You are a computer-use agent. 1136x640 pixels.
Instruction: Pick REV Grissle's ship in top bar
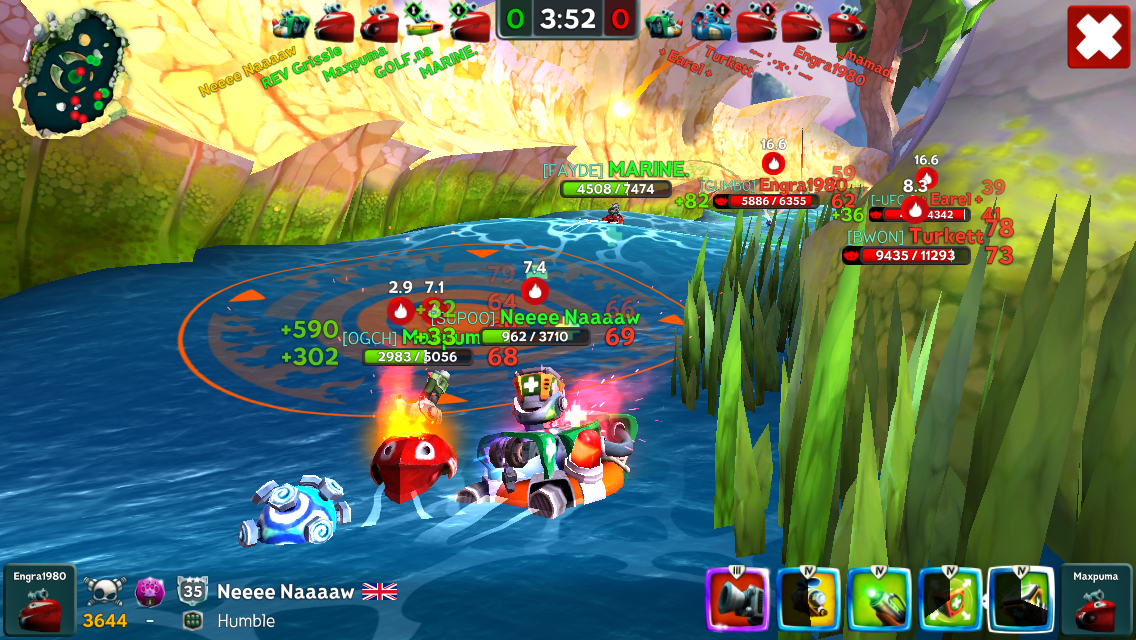coord(333,23)
